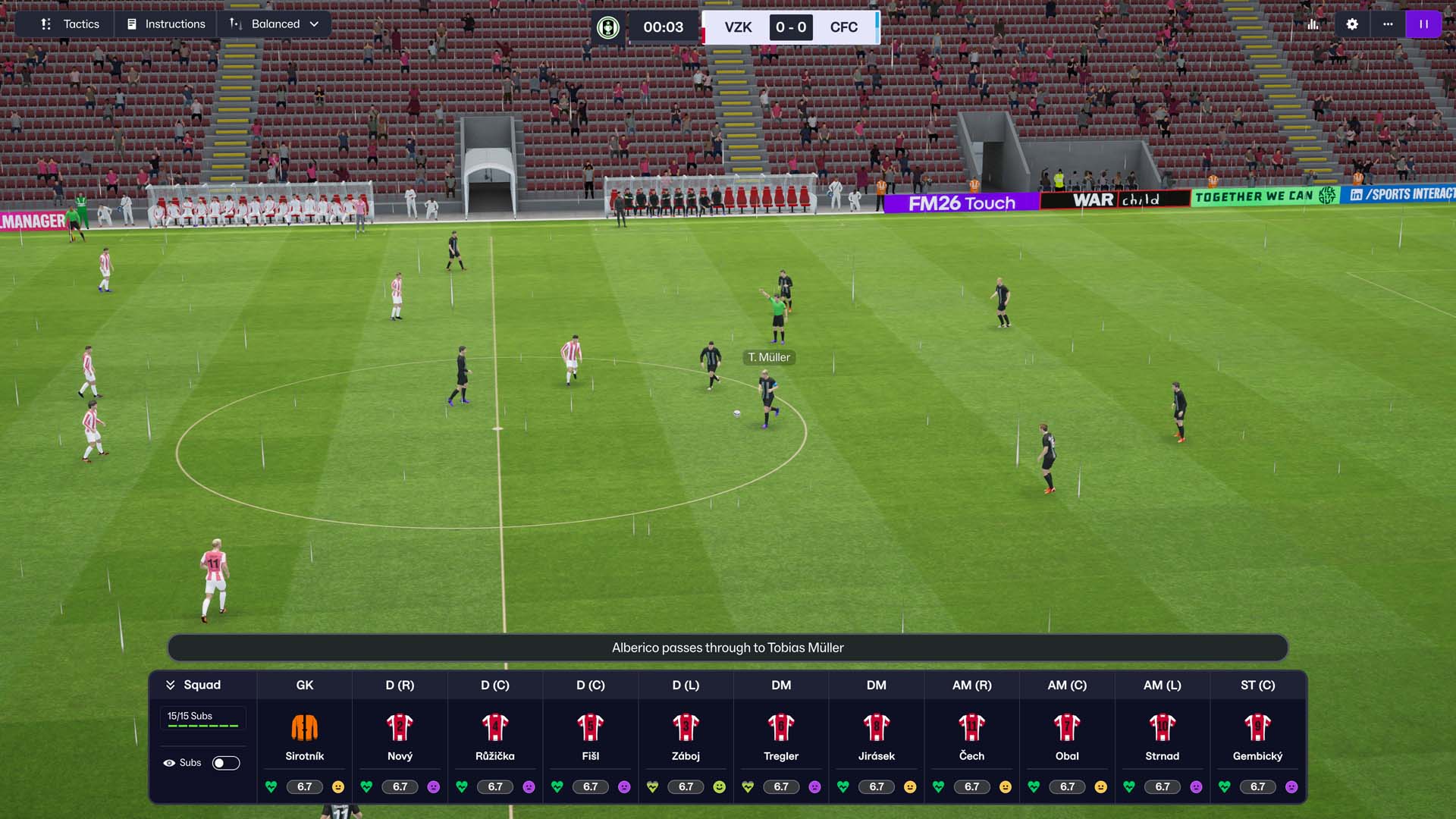Screen dimensions: 1456x819
Task: Open match settings gear
Action: [x=1352, y=24]
